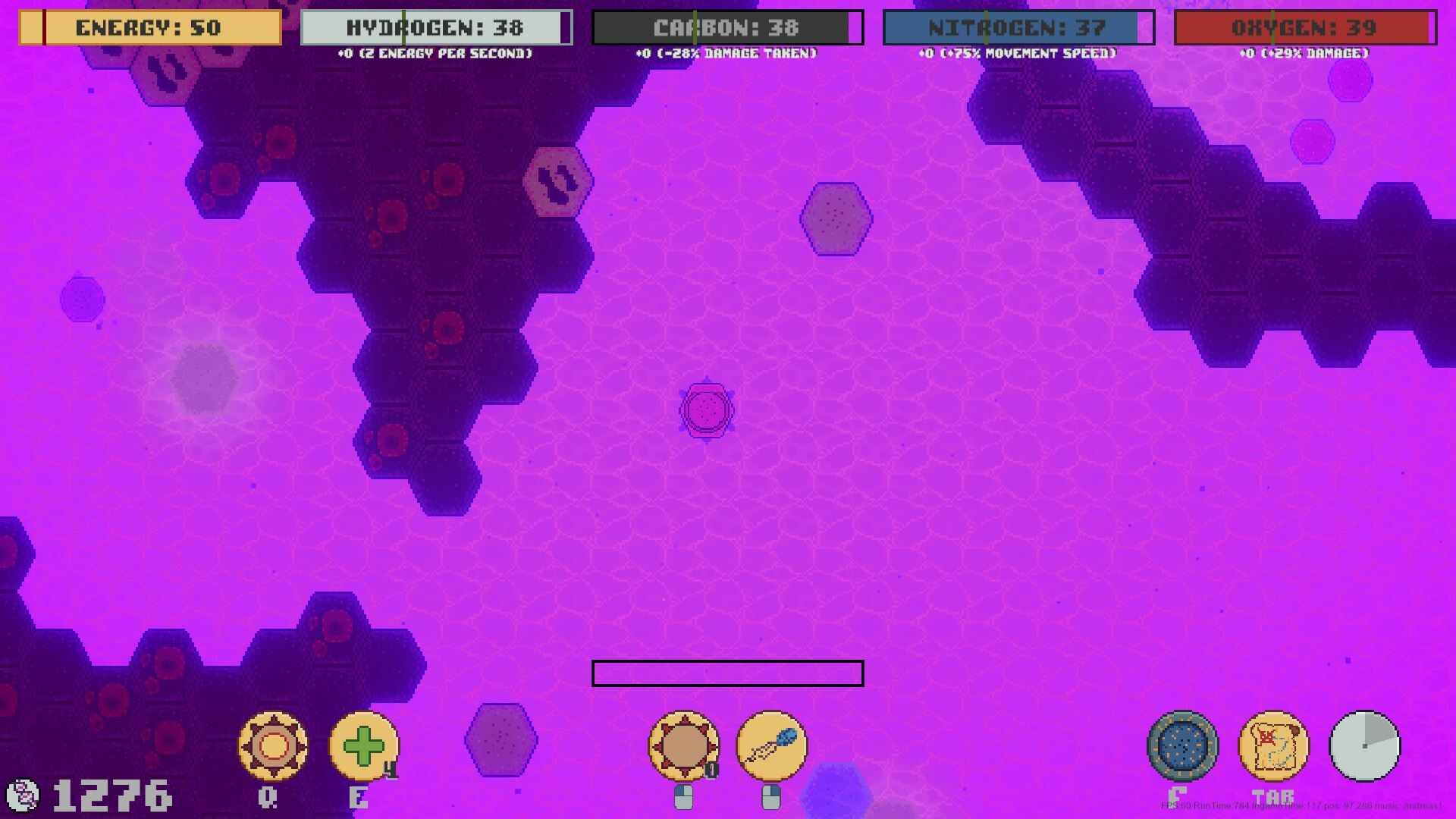Select the player cell in the center
1456x819 pixels.
pyautogui.click(x=708, y=410)
